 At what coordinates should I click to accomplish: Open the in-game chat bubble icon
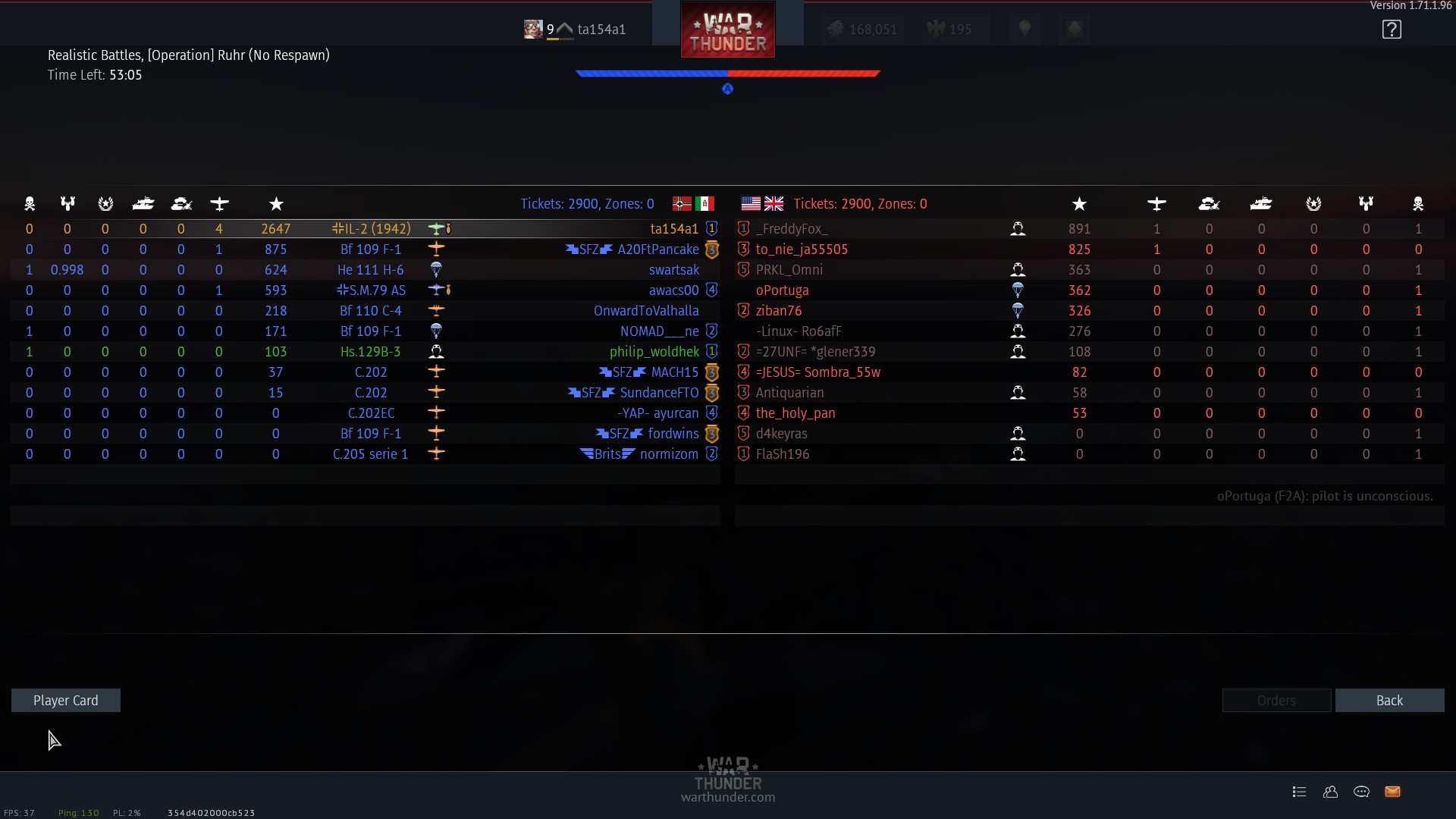point(1361,791)
